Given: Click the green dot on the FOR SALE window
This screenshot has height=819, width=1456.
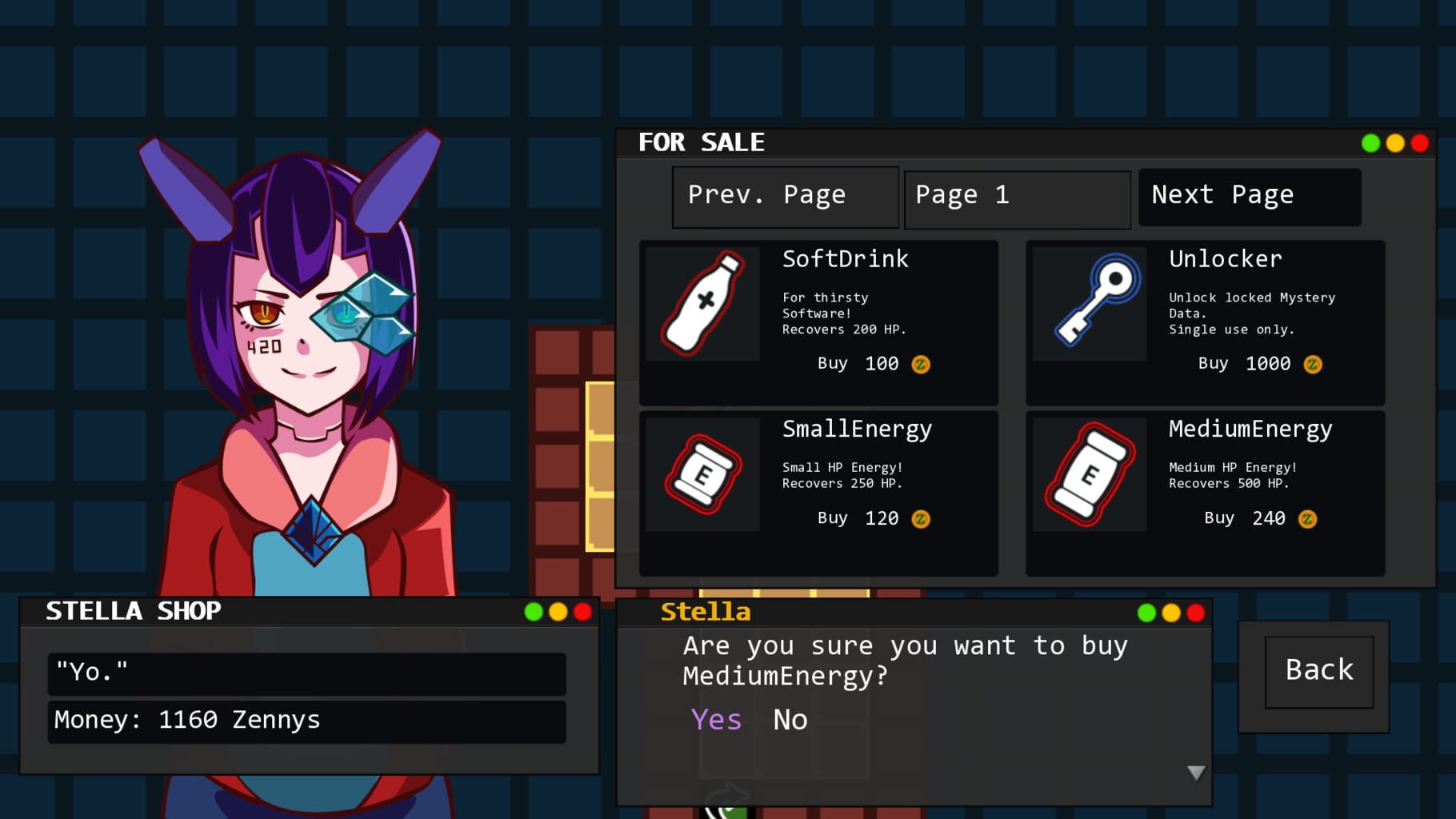Looking at the screenshot, I should click(x=1371, y=142).
